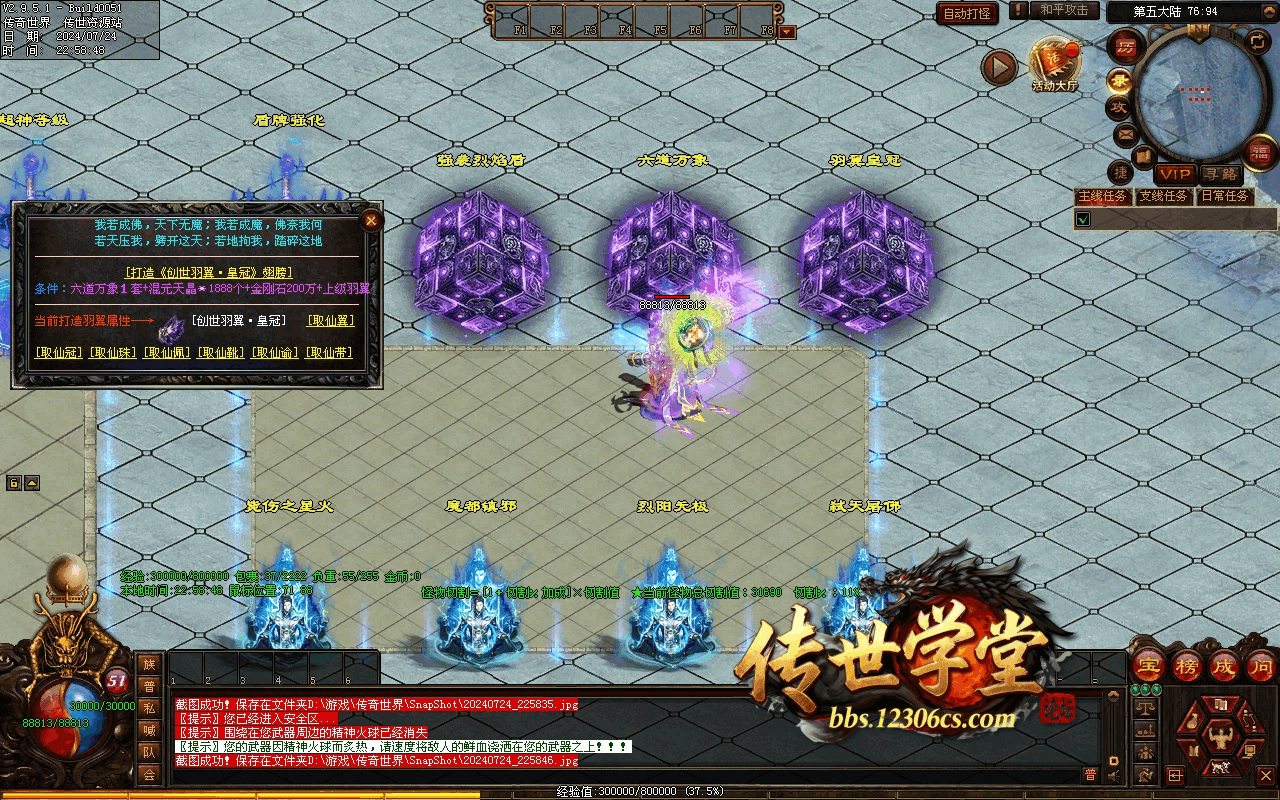Pick the 取仙靴 option
The image size is (1280, 800).
(x=221, y=353)
